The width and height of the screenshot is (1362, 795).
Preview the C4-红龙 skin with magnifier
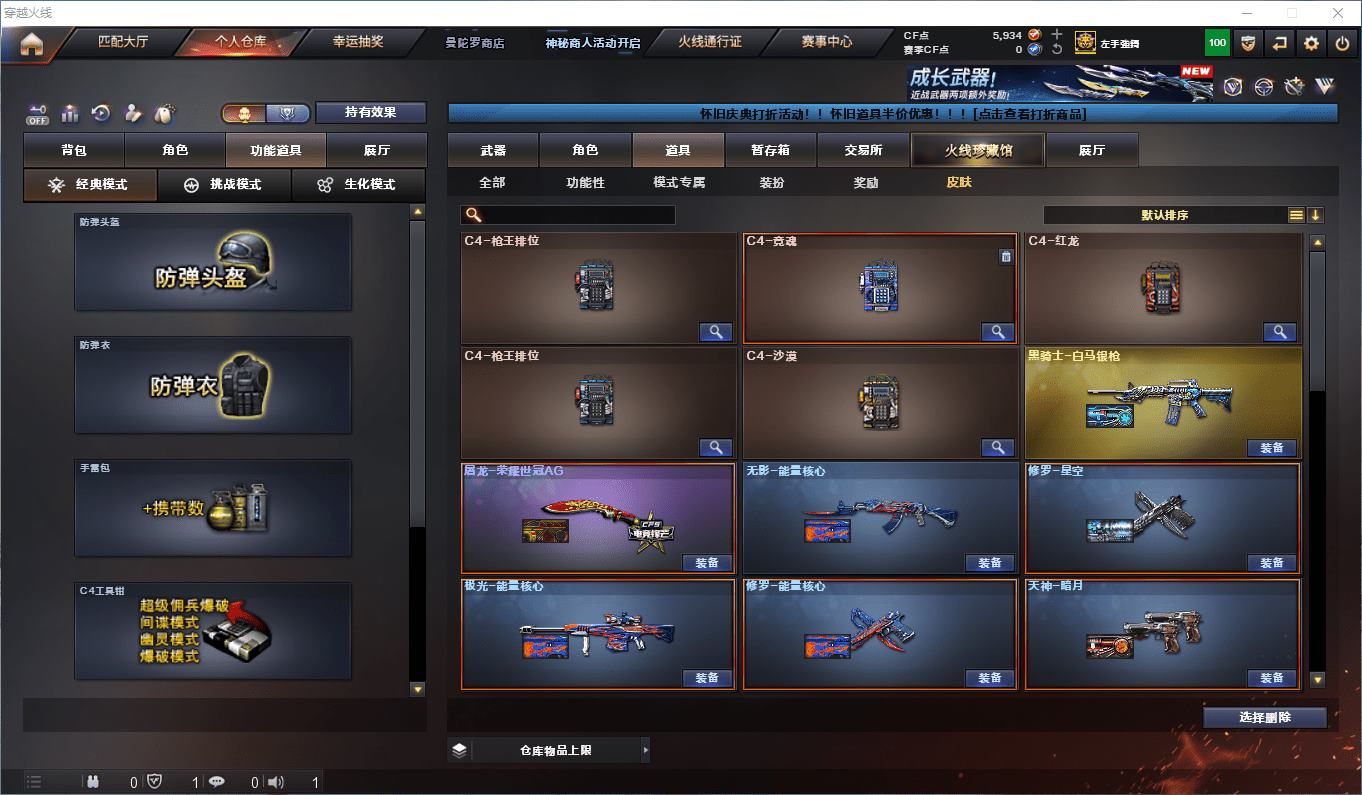point(1279,332)
